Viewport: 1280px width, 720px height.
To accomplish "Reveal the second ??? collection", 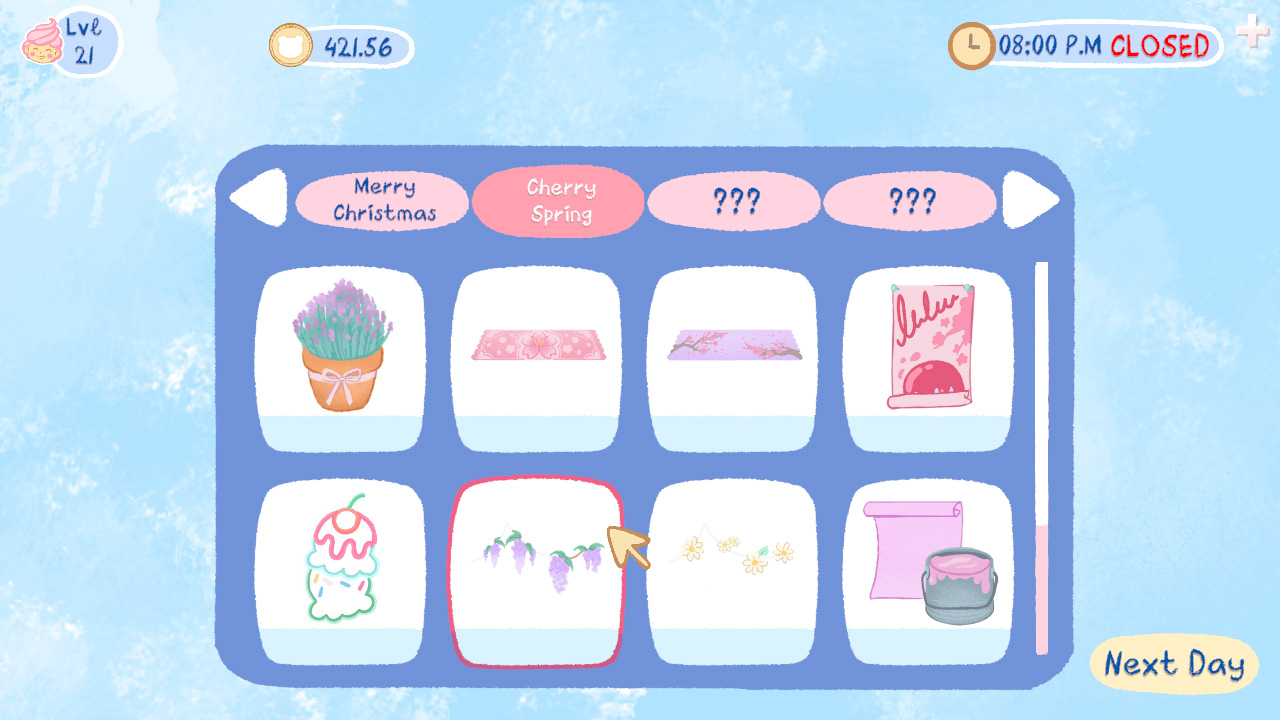I will [910, 202].
